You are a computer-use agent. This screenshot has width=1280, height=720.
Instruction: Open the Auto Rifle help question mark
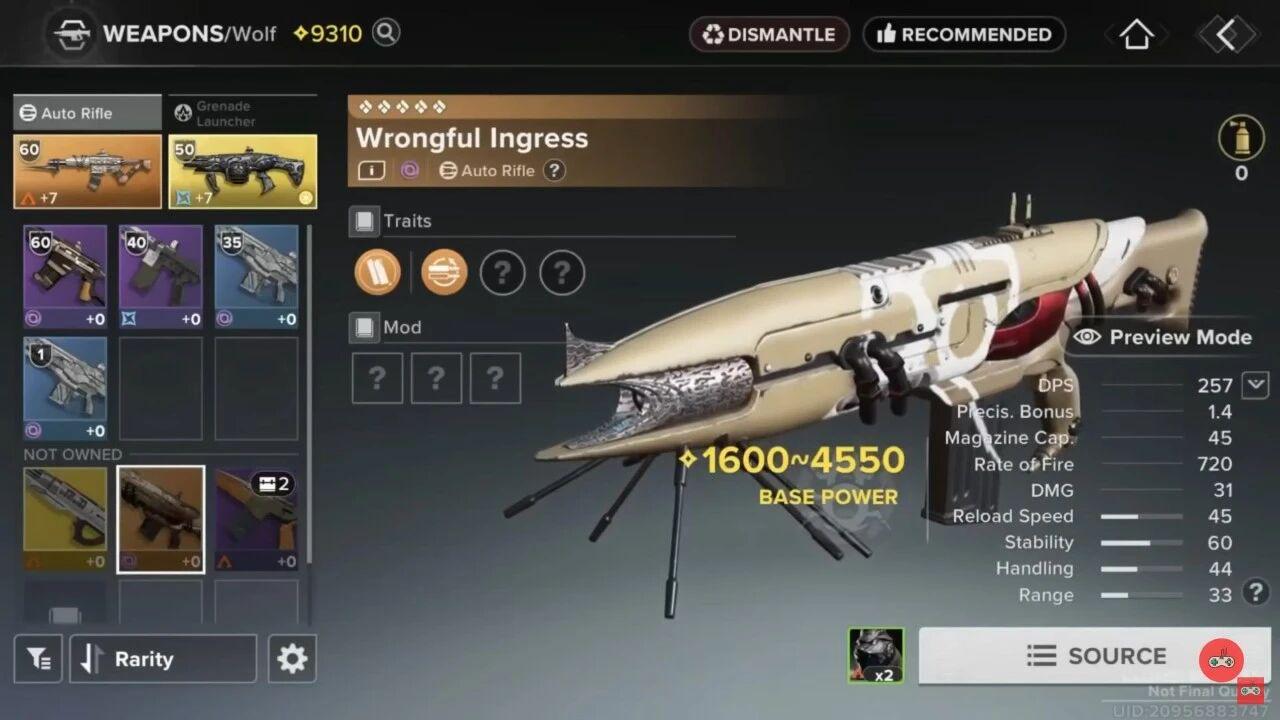click(554, 171)
